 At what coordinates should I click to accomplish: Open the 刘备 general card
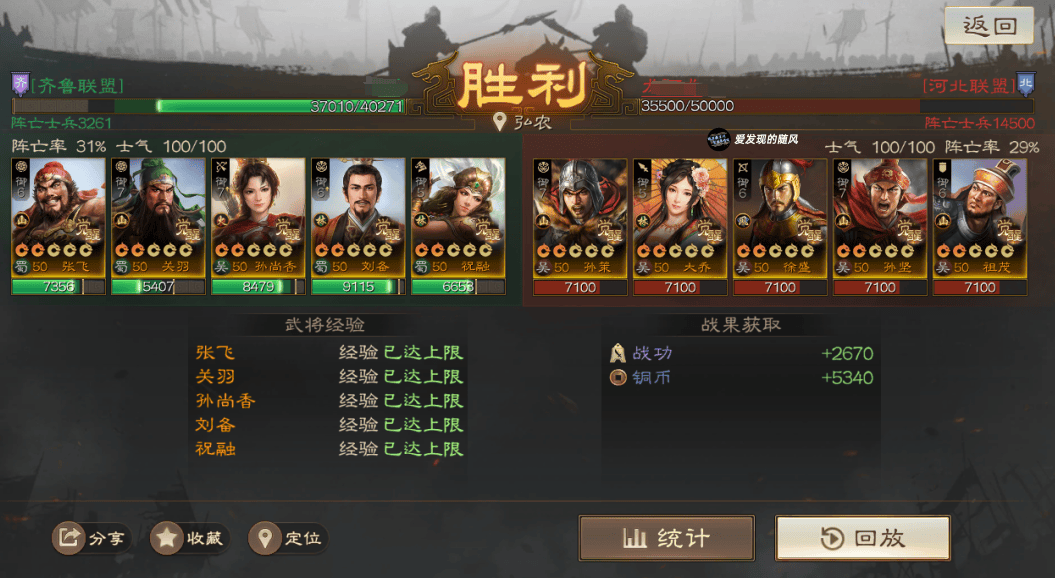point(358,218)
